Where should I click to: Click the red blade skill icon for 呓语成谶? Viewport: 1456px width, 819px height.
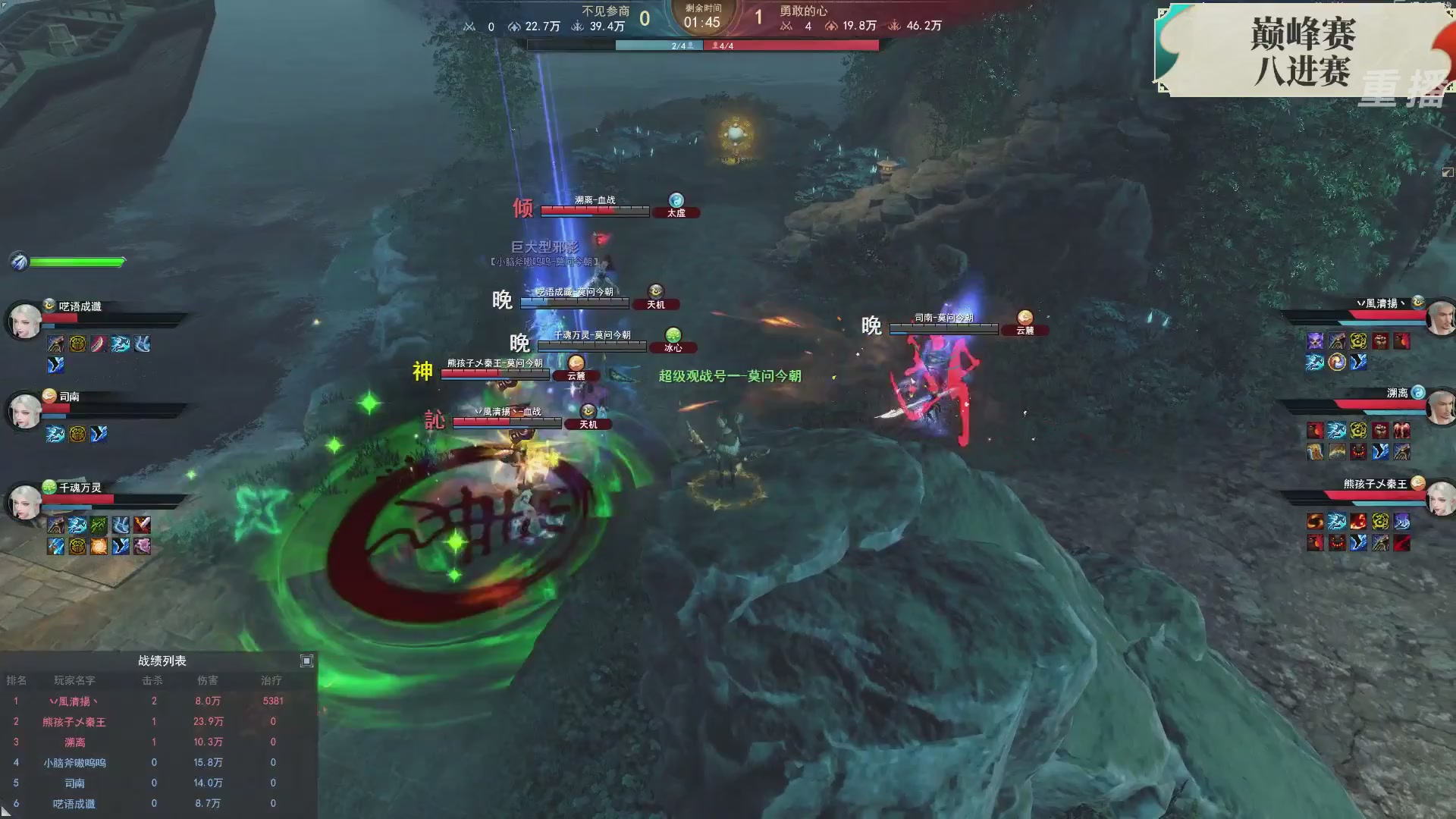pos(97,344)
